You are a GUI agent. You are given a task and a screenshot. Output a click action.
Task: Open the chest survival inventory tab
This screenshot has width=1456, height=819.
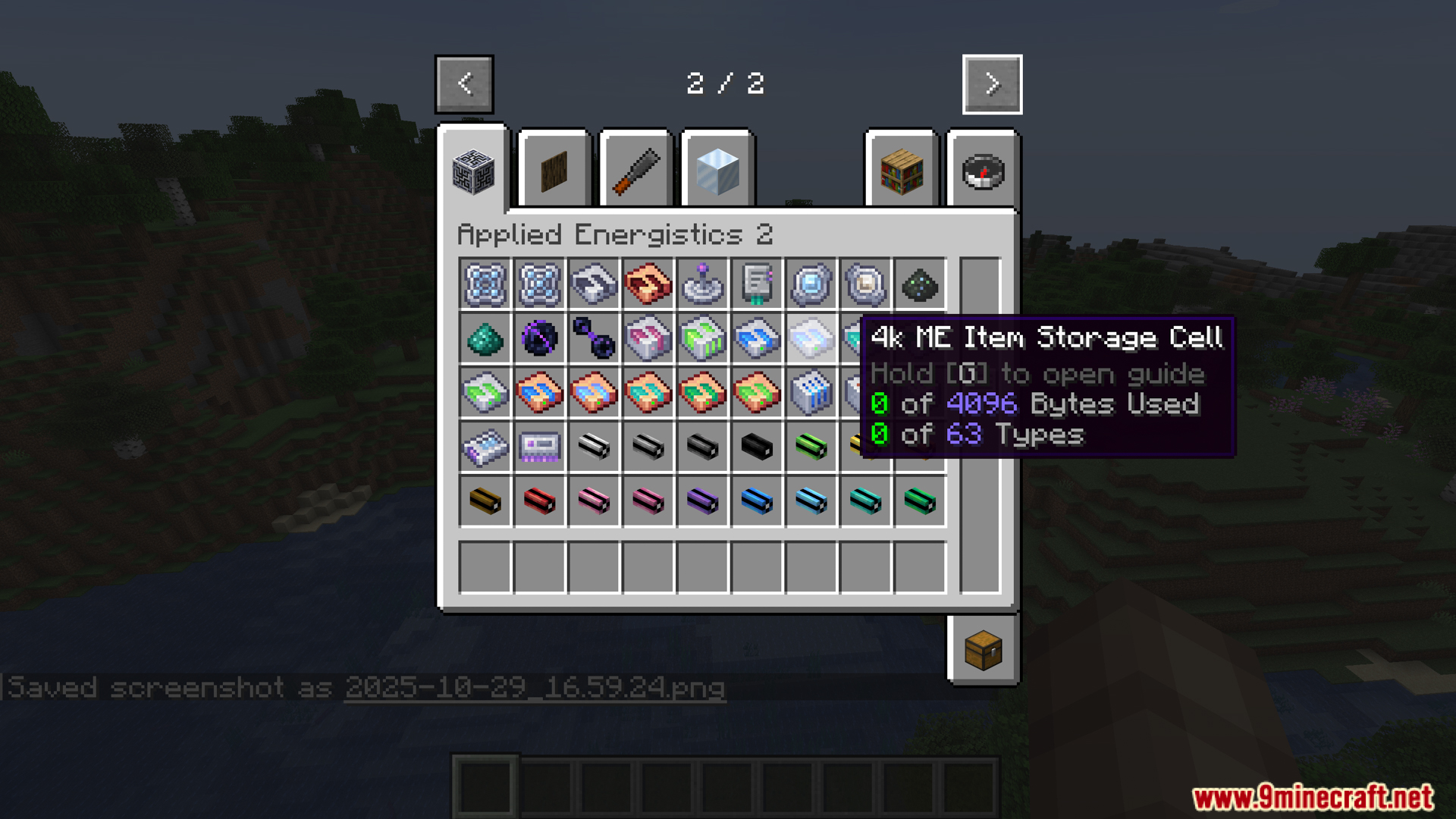[983, 651]
